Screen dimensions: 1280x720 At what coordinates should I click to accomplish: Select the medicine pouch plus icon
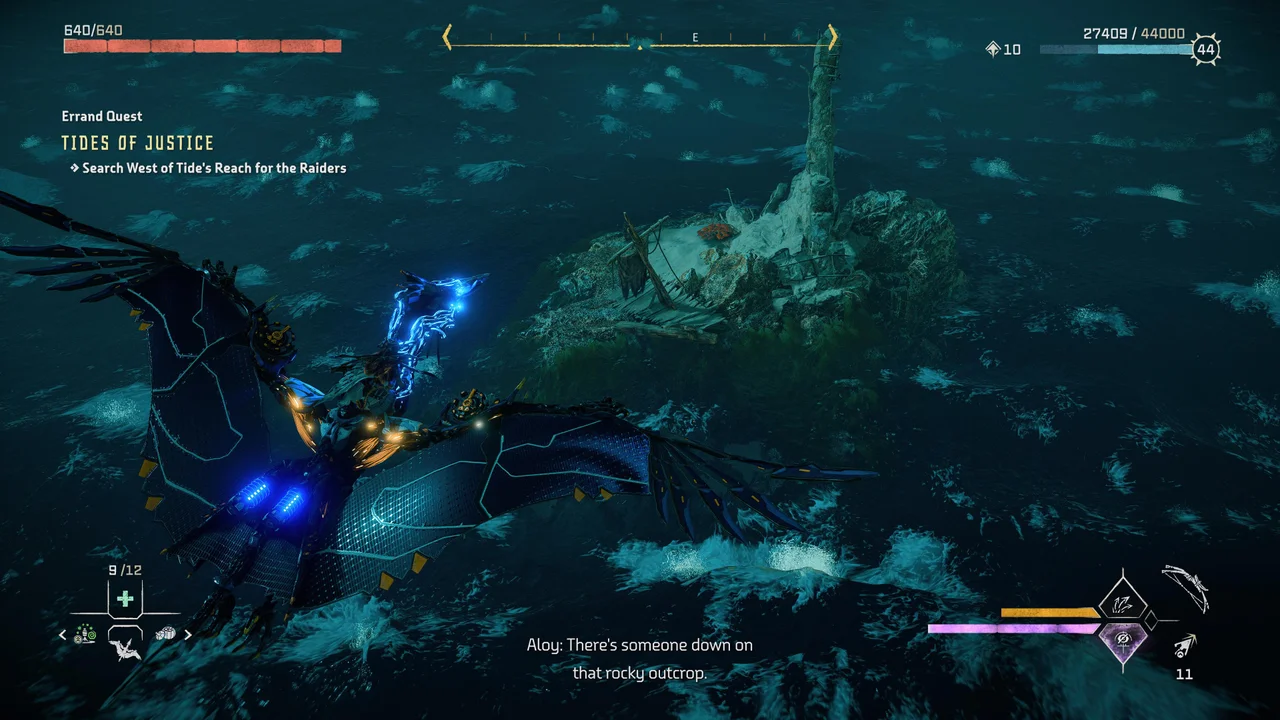[125, 597]
